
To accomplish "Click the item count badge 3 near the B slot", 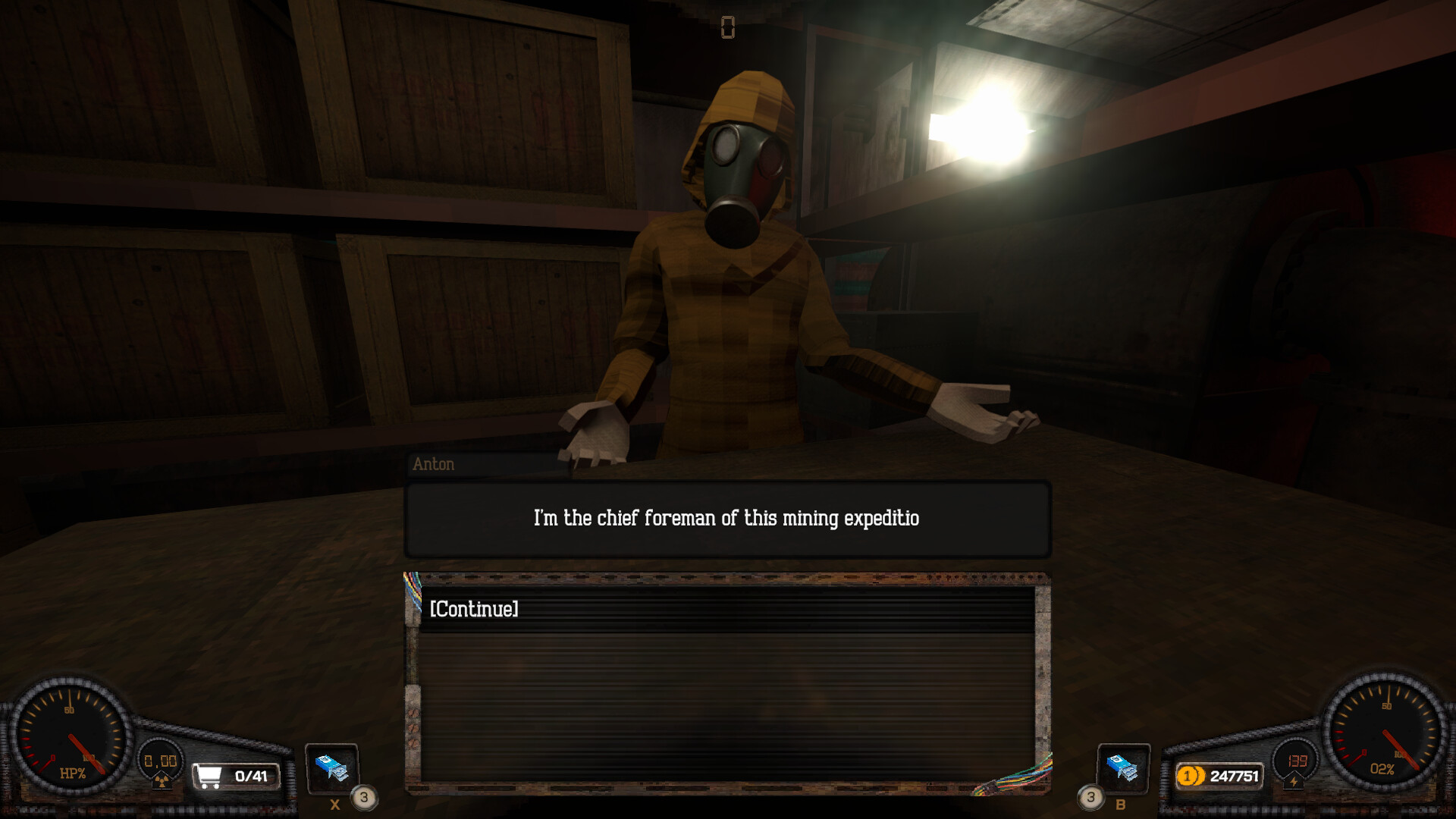I will pos(1092,797).
